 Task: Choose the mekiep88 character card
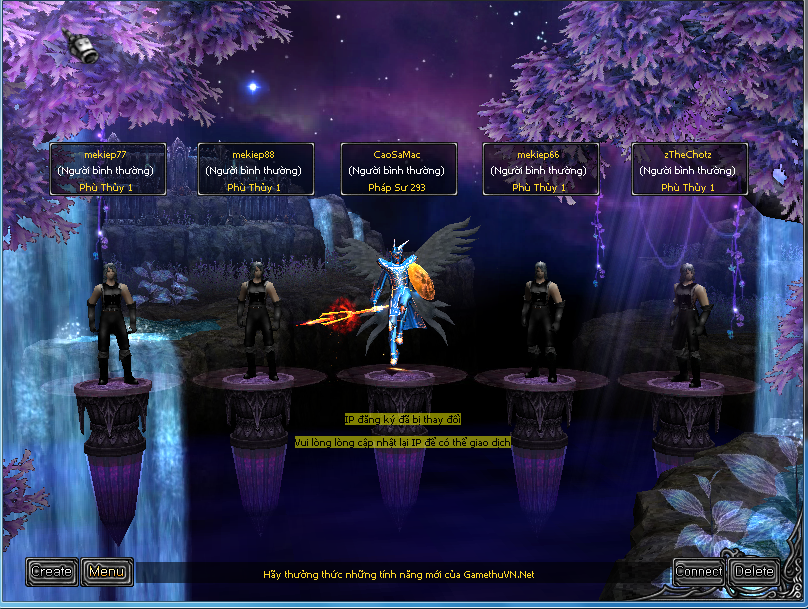coord(256,170)
